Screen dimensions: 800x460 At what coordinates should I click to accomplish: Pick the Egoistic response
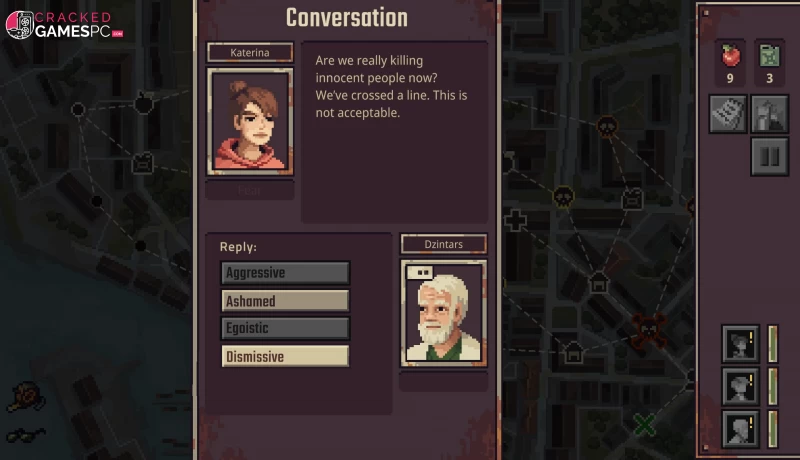285,328
